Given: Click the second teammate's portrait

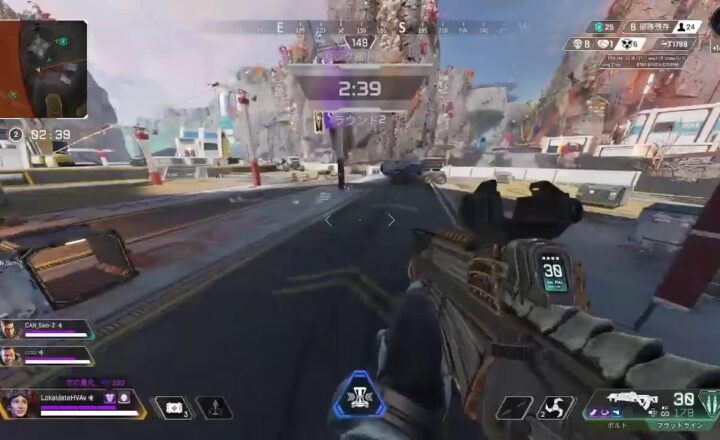Looking at the screenshot, I should point(10,355).
